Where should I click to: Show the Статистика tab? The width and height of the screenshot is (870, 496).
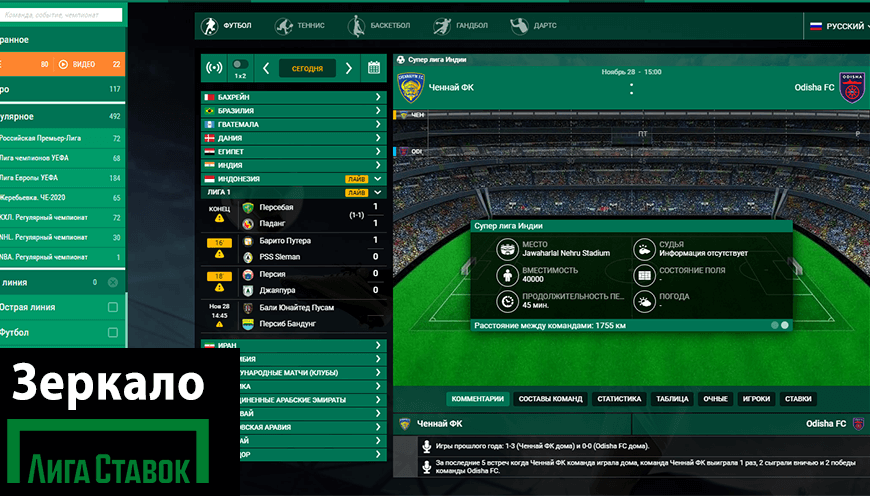coord(619,398)
